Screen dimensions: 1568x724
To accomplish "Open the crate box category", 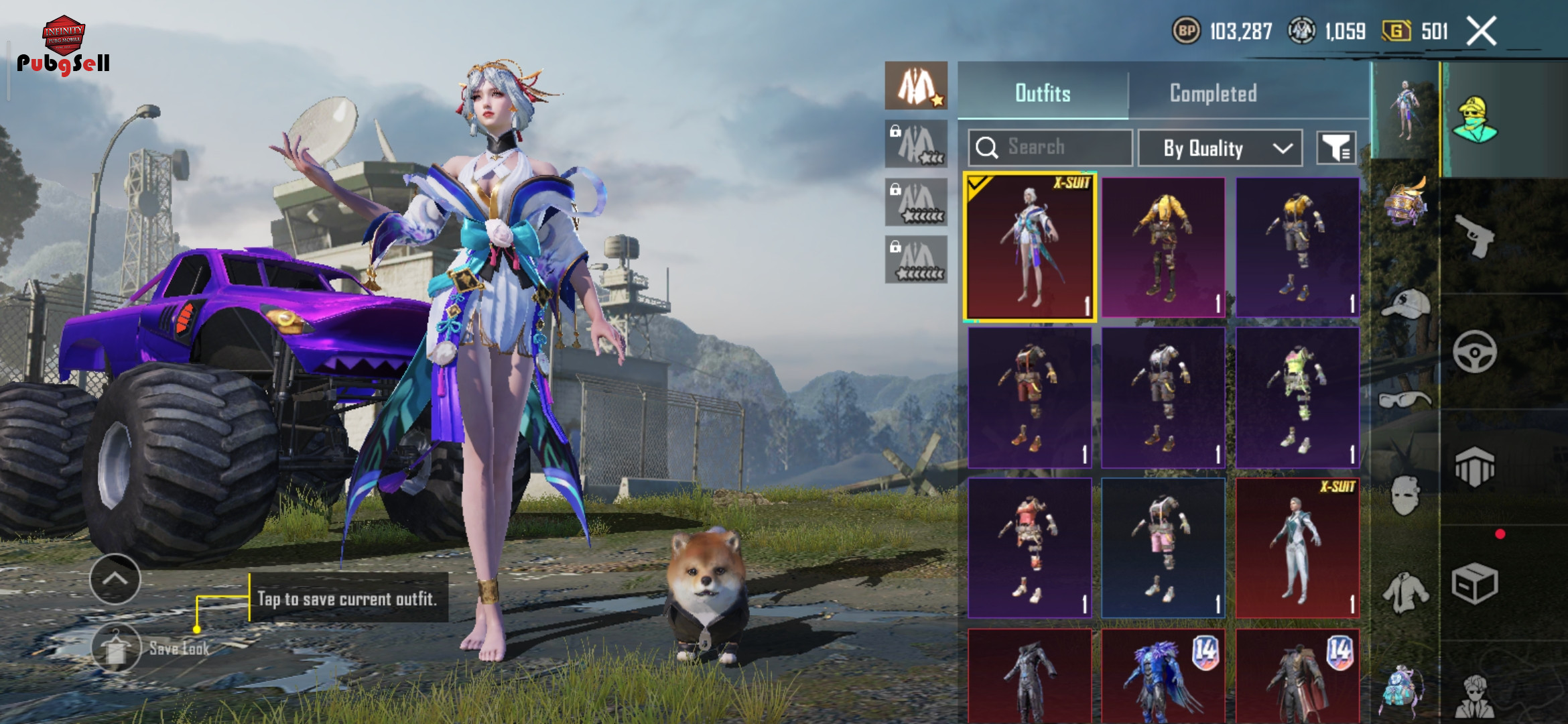I will [1475, 583].
